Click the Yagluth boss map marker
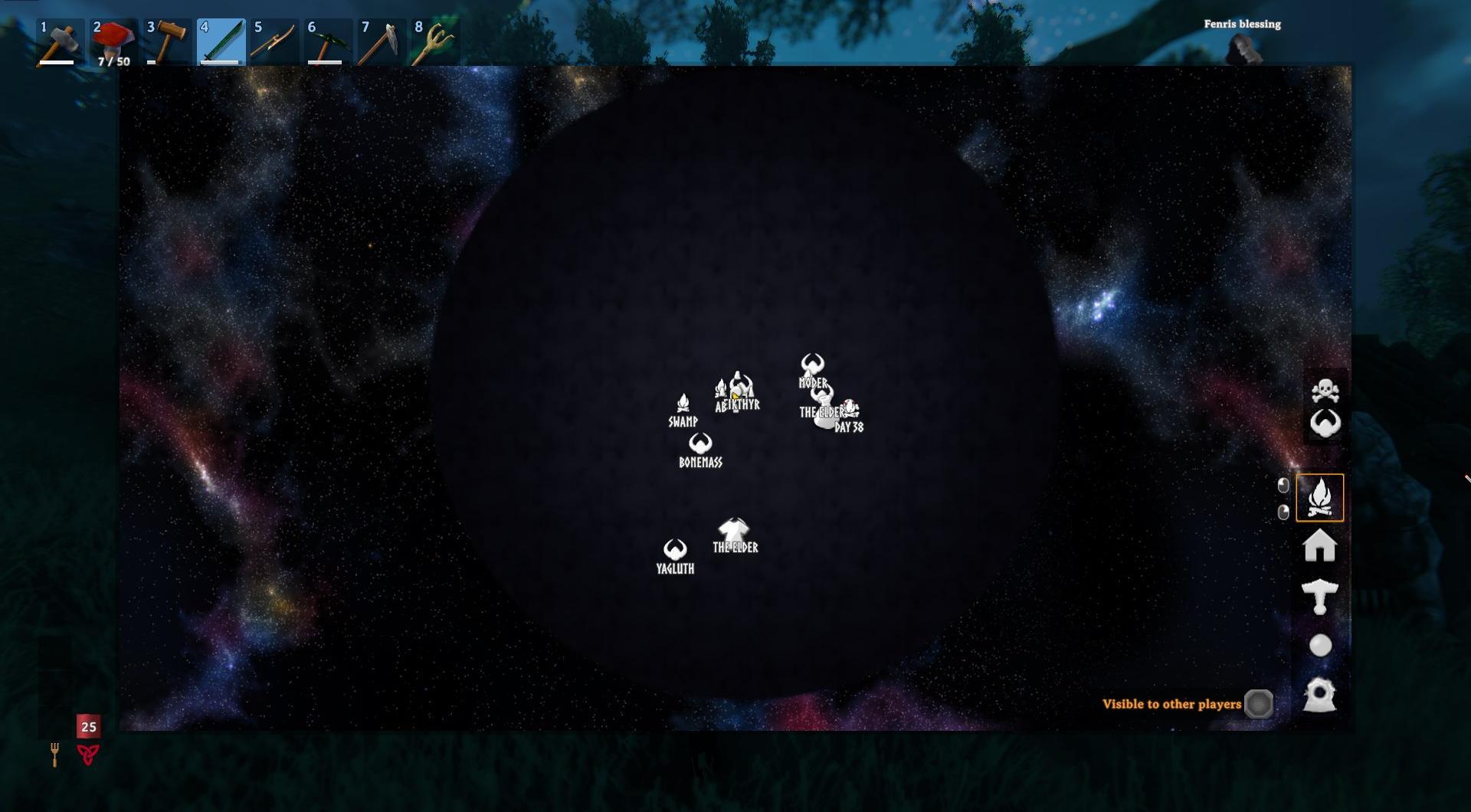 [675, 549]
